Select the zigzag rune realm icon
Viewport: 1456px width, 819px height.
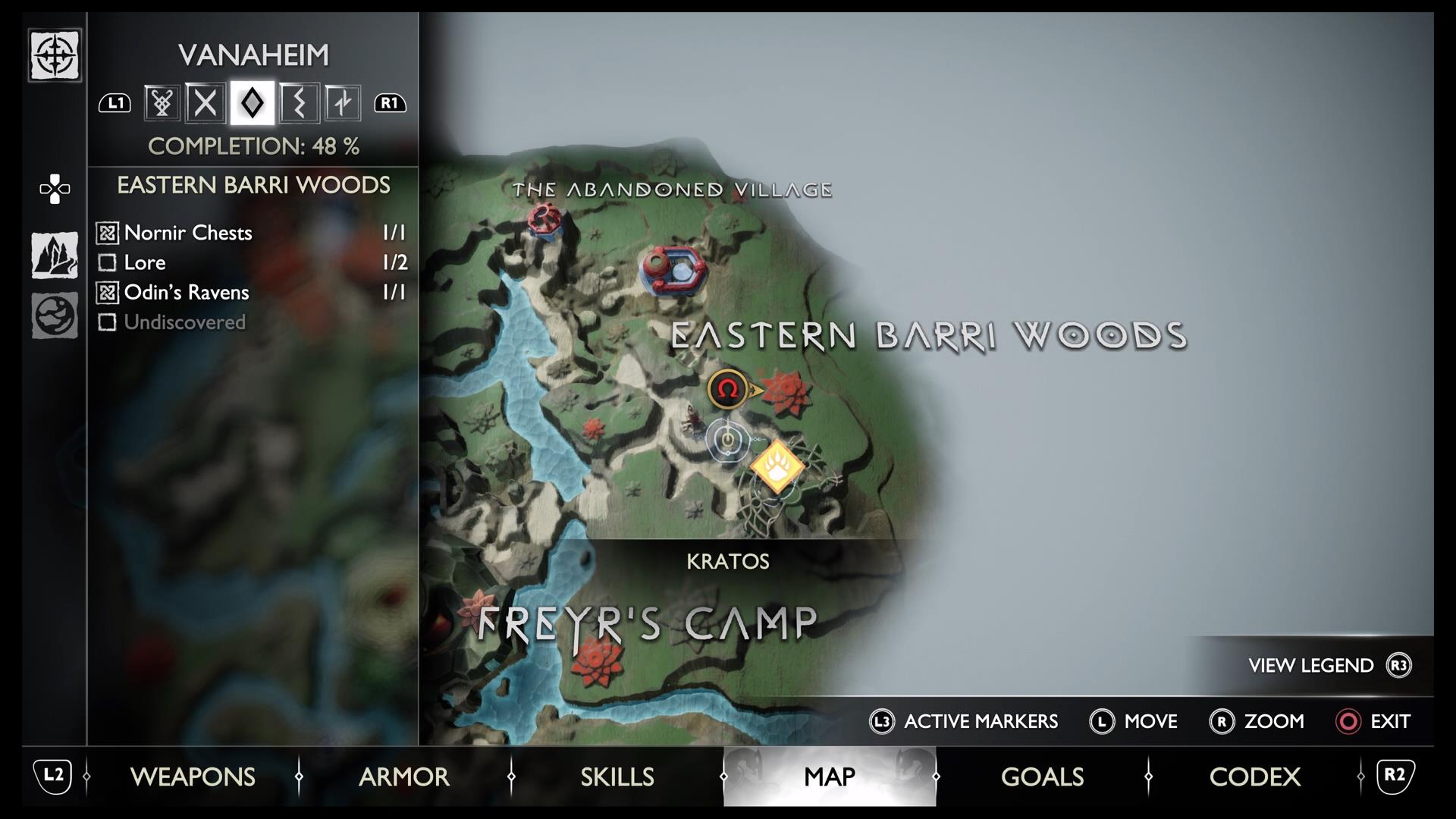pyautogui.click(x=298, y=102)
